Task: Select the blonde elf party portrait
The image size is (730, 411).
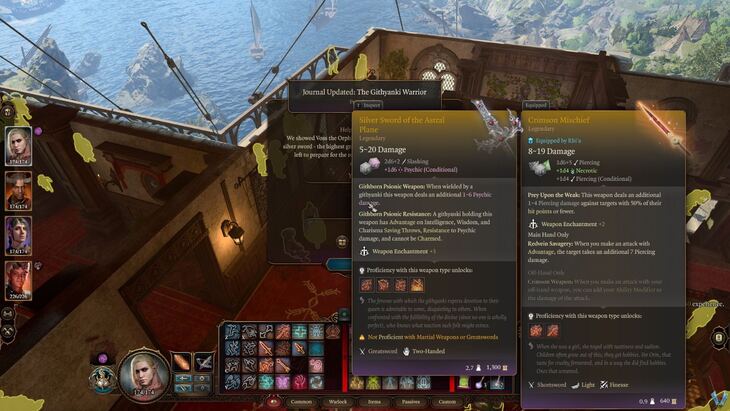Action: (x=18, y=144)
